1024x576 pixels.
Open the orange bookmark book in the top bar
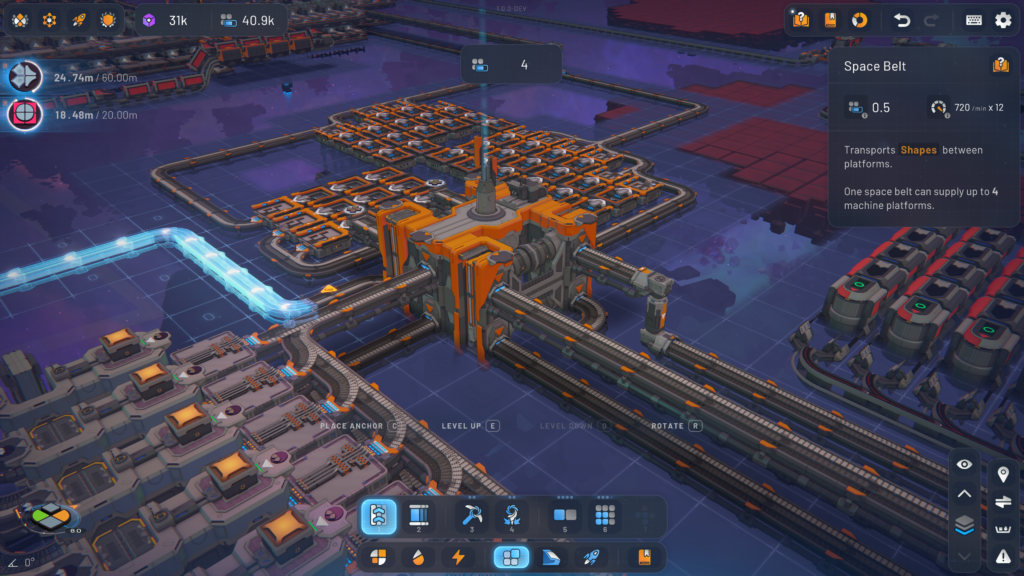pyautogui.click(x=830, y=20)
